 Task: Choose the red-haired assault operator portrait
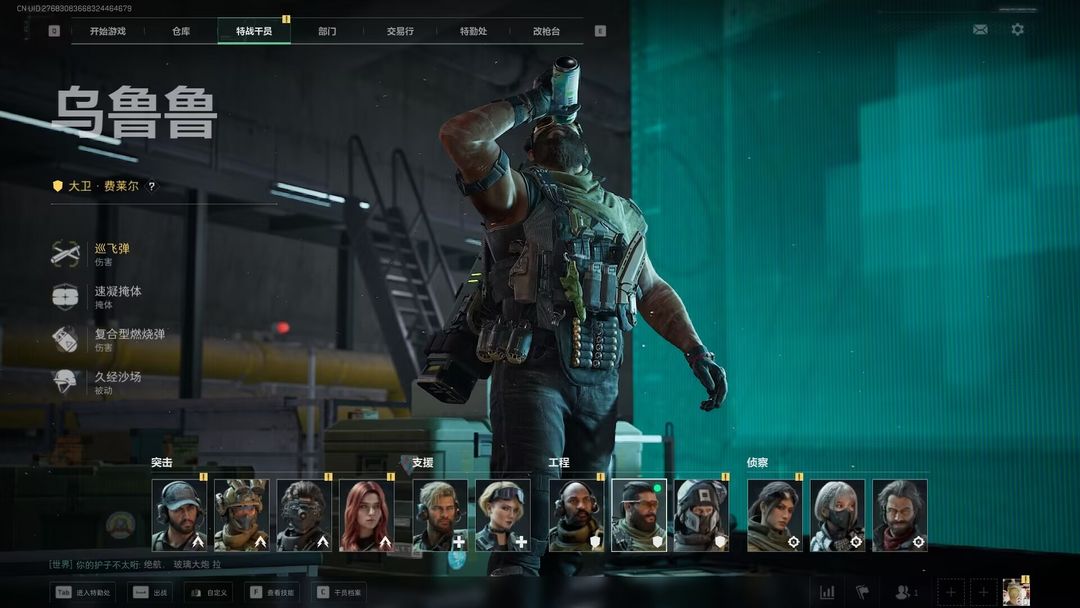coord(366,515)
